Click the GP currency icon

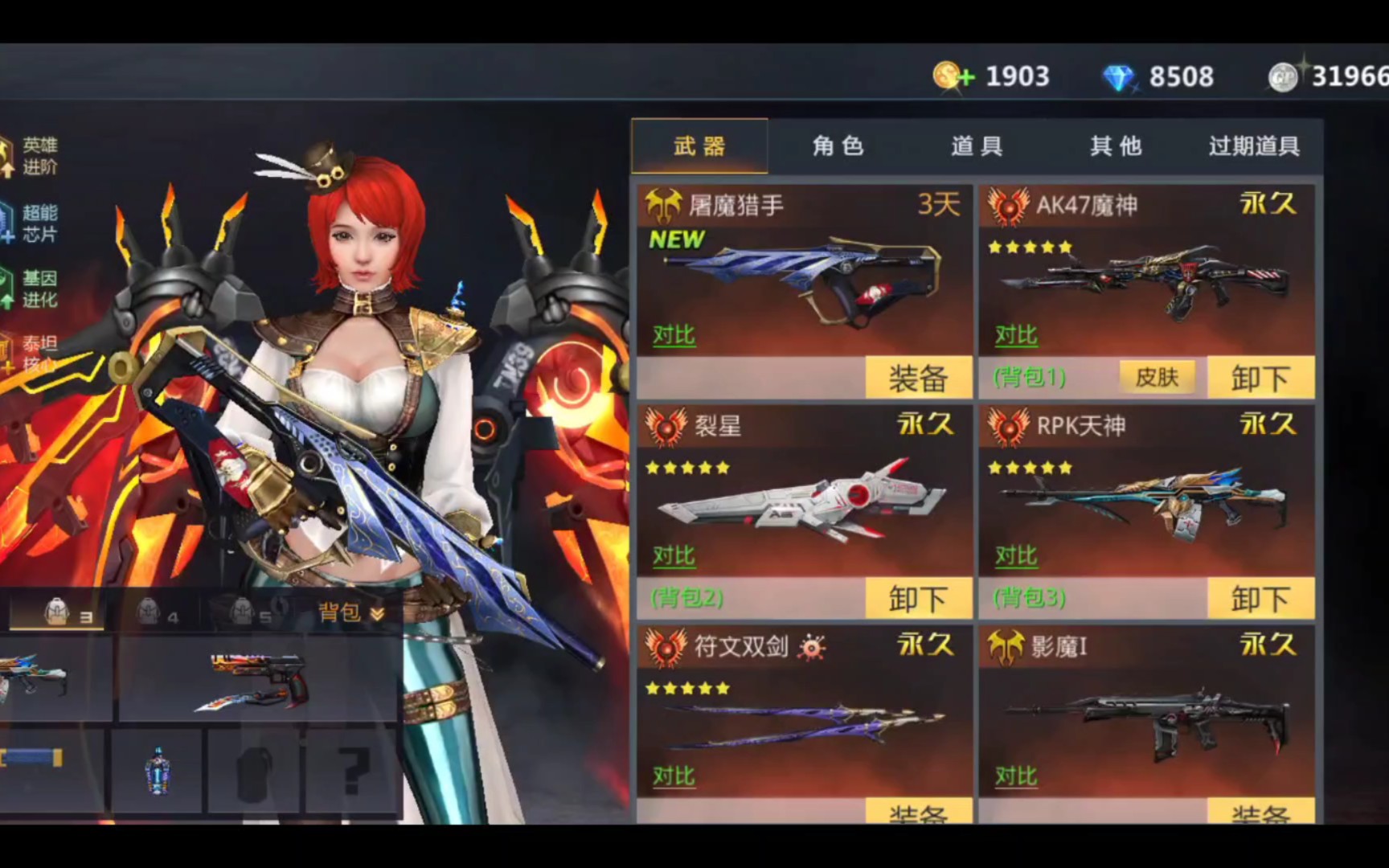tap(1284, 76)
